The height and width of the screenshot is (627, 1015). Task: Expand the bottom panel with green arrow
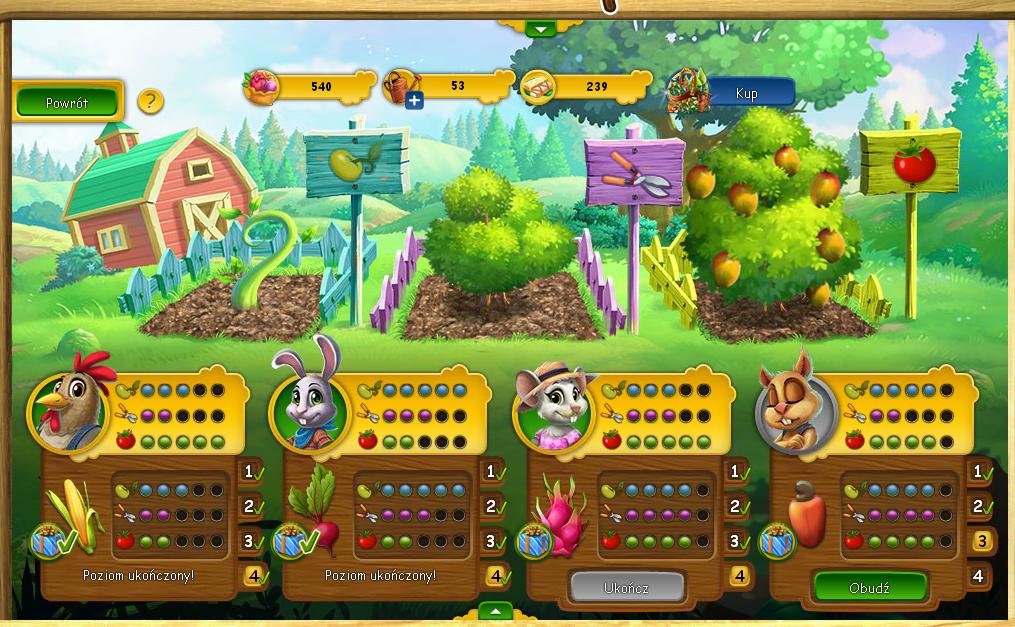(496, 610)
